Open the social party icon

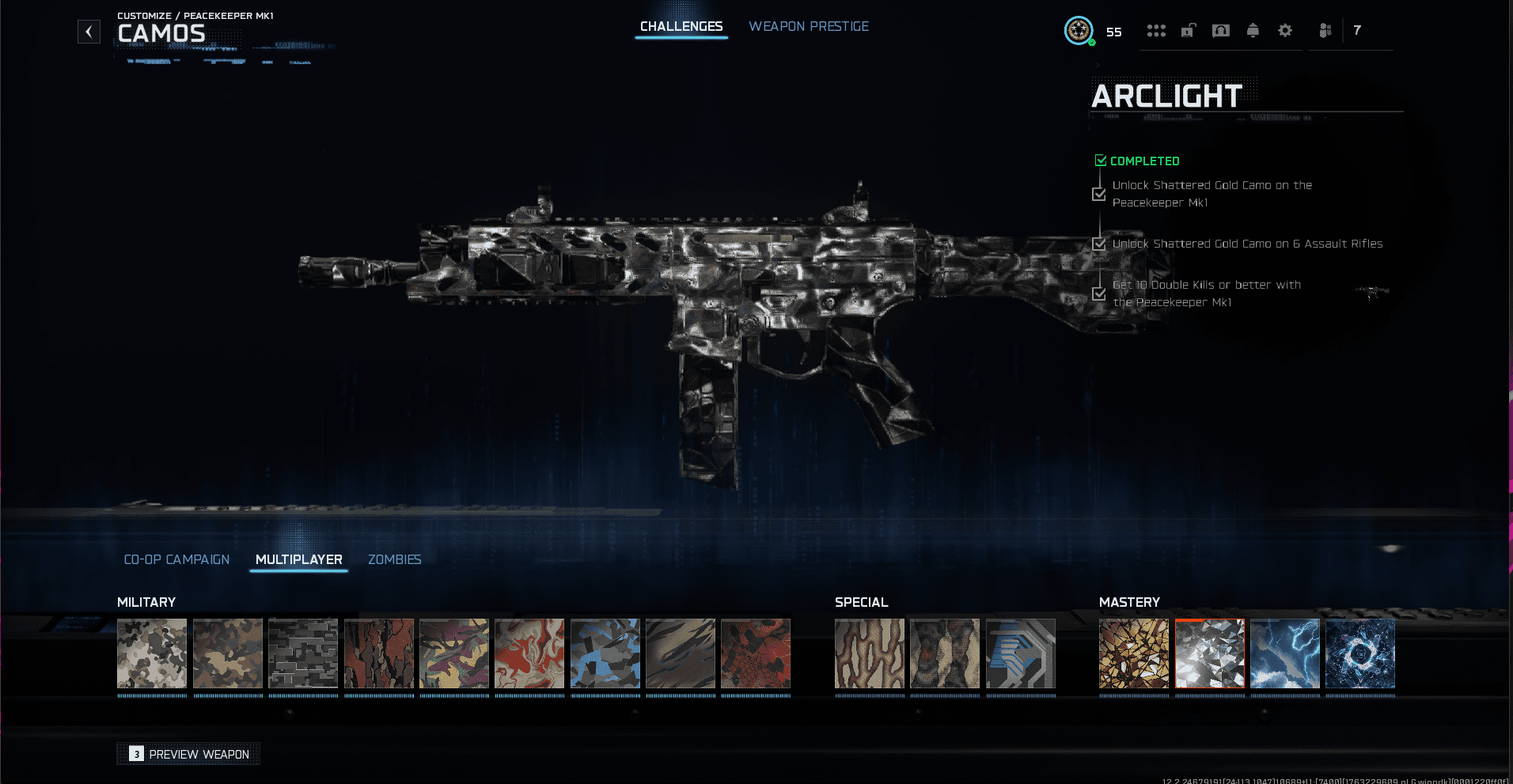1325,31
